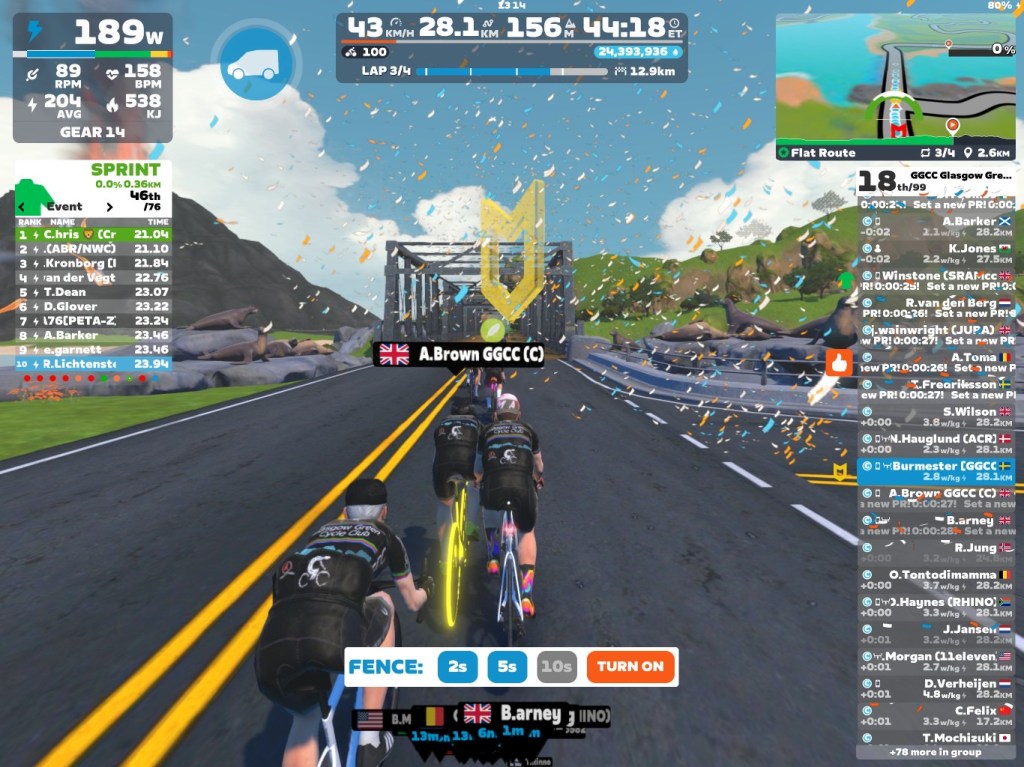Choose the highlighted Burmester rider row

click(934, 471)
